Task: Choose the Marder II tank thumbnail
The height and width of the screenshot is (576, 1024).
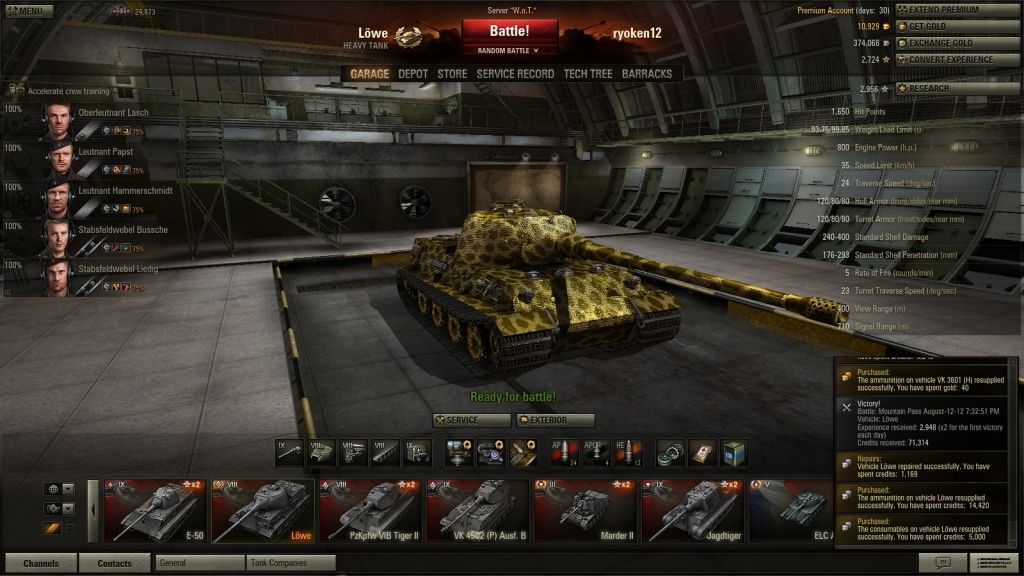Action: point(585,512)
